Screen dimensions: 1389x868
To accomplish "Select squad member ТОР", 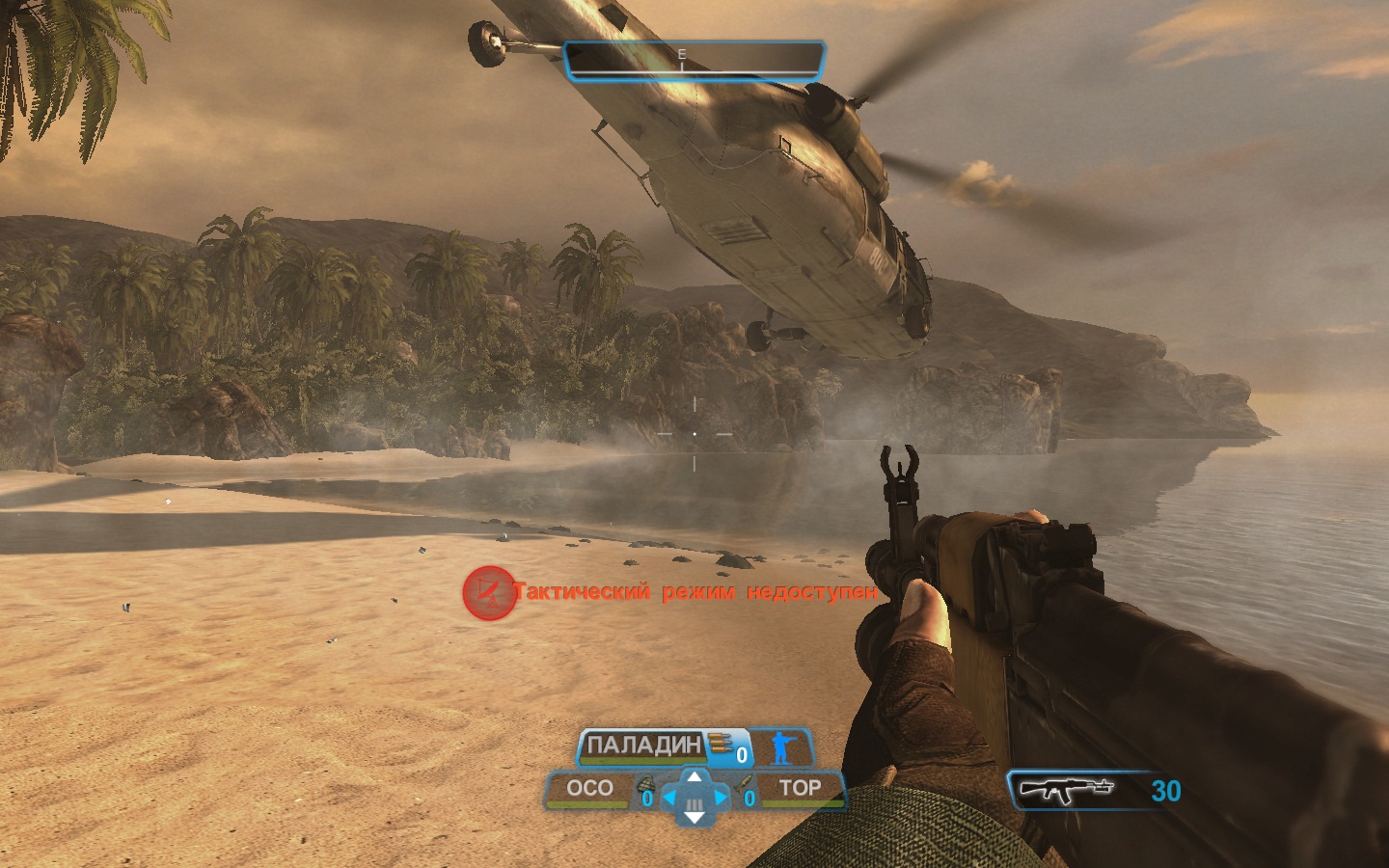I will (800, 789).
